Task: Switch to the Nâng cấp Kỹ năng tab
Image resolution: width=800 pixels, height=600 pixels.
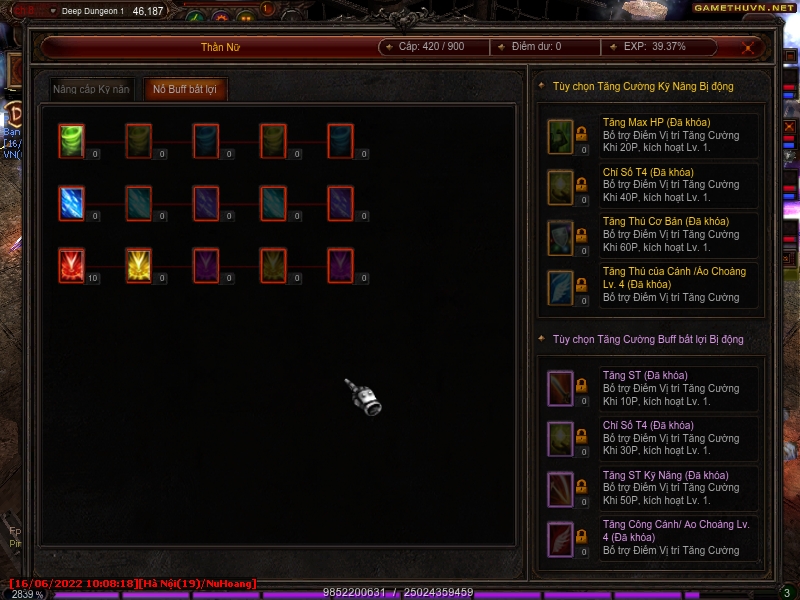Action: click(92, 89)
